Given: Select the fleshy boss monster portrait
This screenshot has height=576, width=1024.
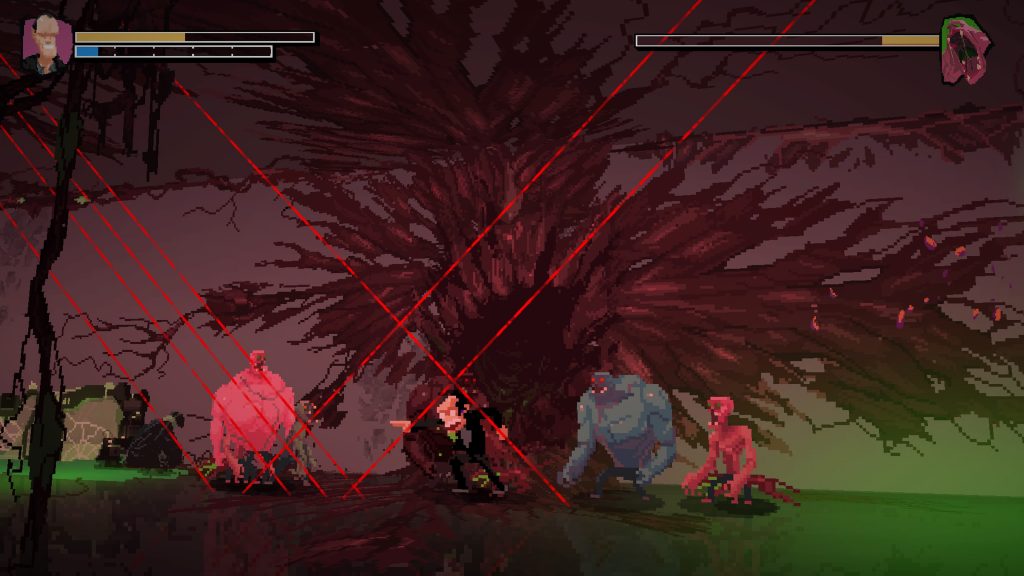Looking at the screenshot, I should [x=965, y=49].
